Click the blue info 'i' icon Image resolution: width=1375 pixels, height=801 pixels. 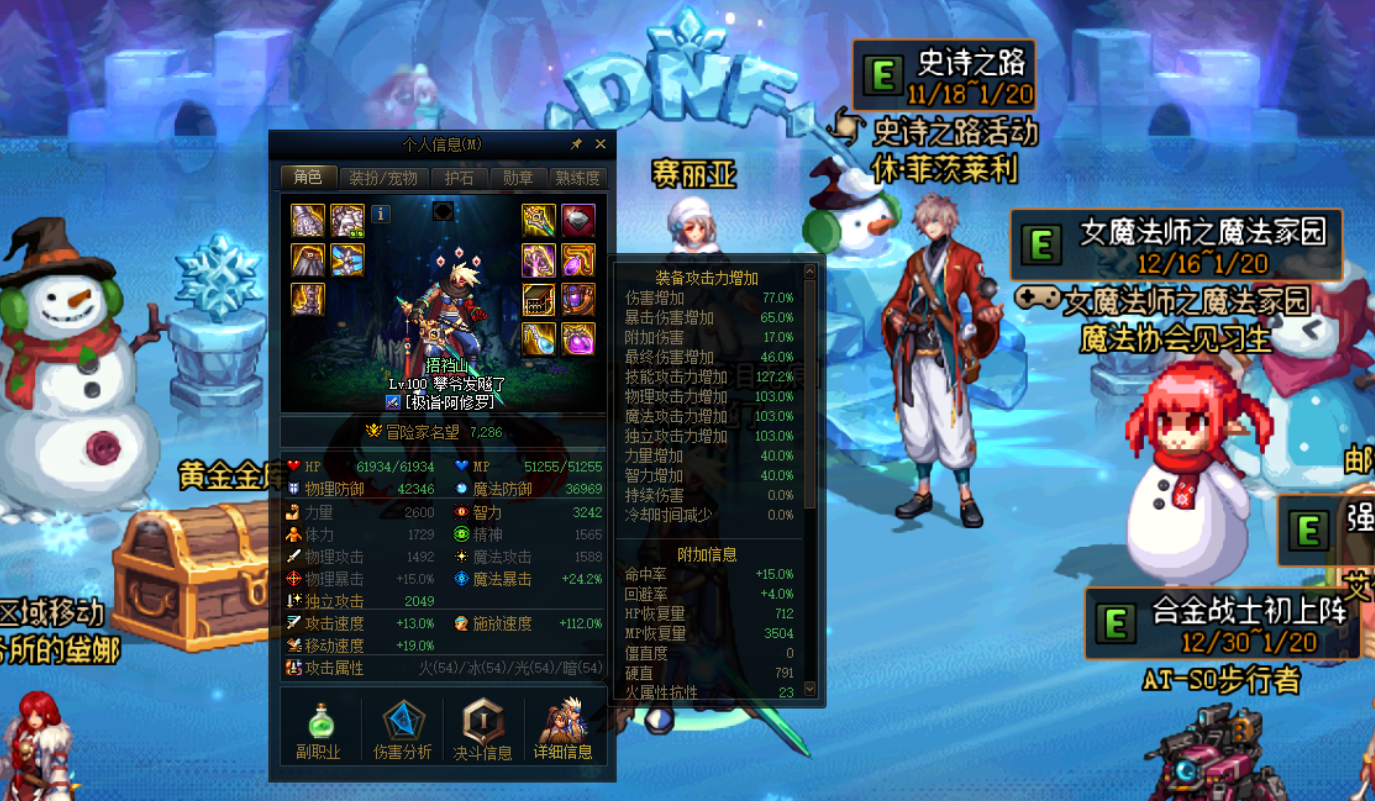tap(380, 214)
